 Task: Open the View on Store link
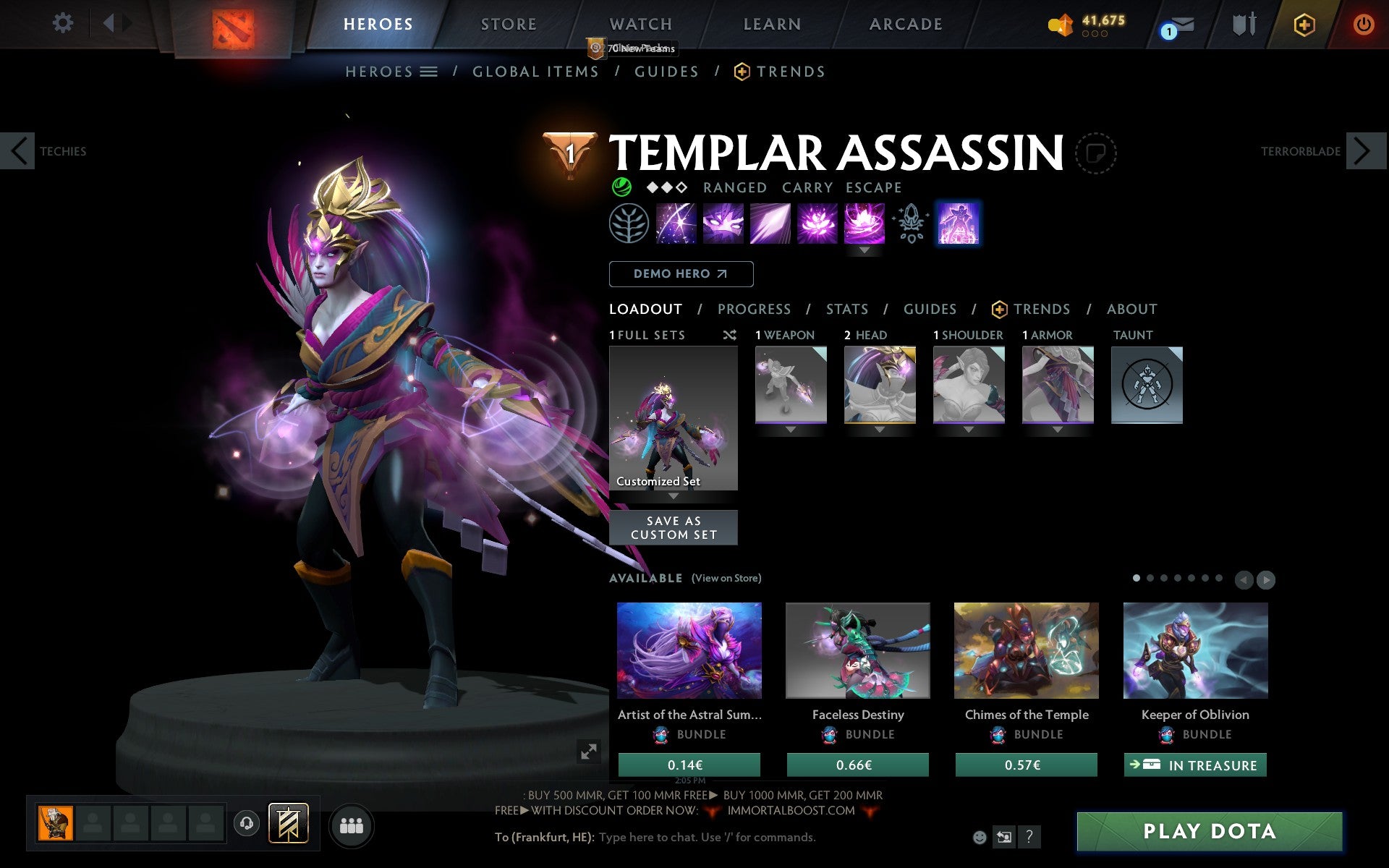[x=726, y=578]
